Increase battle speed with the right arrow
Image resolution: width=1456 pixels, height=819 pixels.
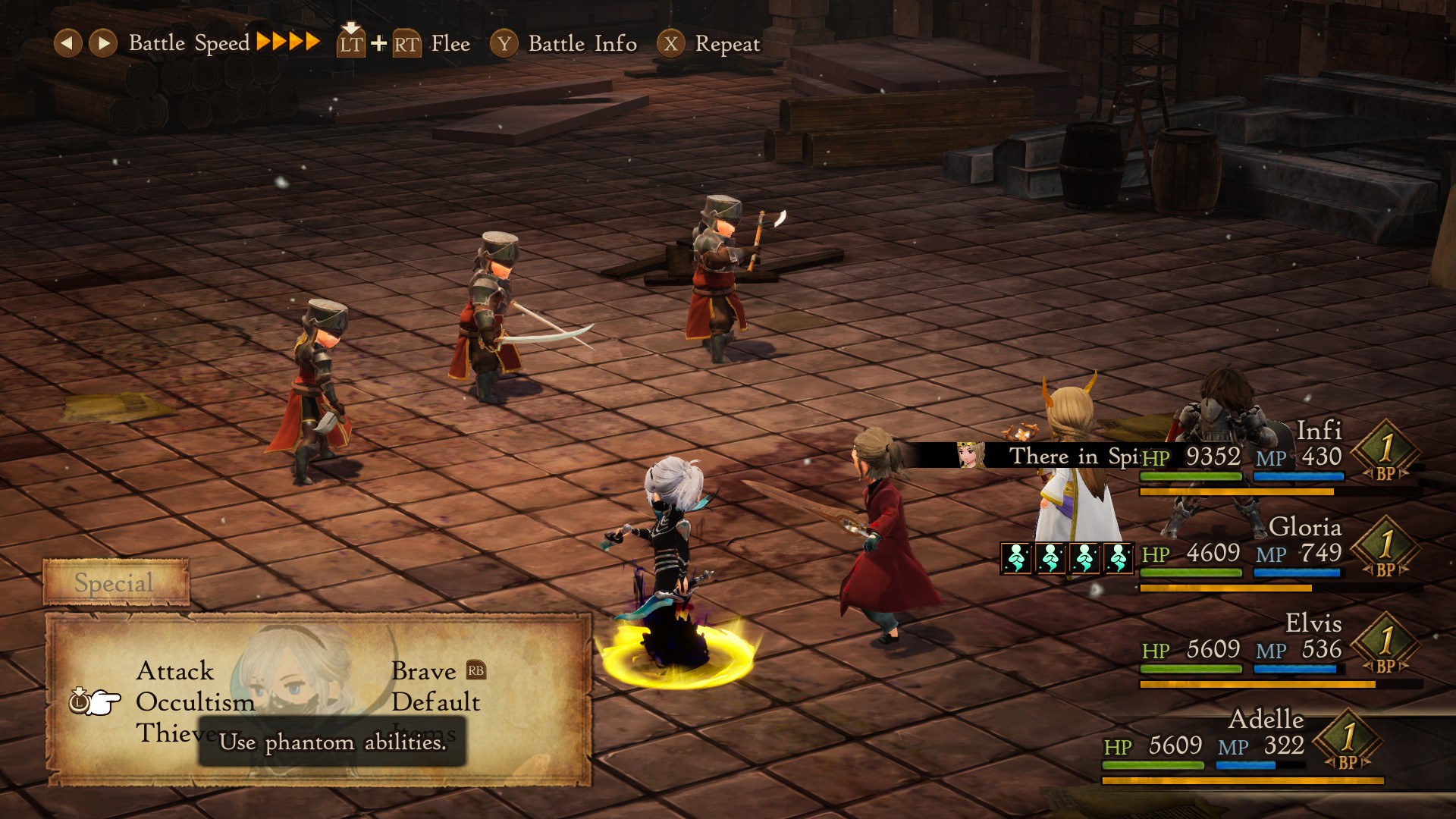(102, 43)
